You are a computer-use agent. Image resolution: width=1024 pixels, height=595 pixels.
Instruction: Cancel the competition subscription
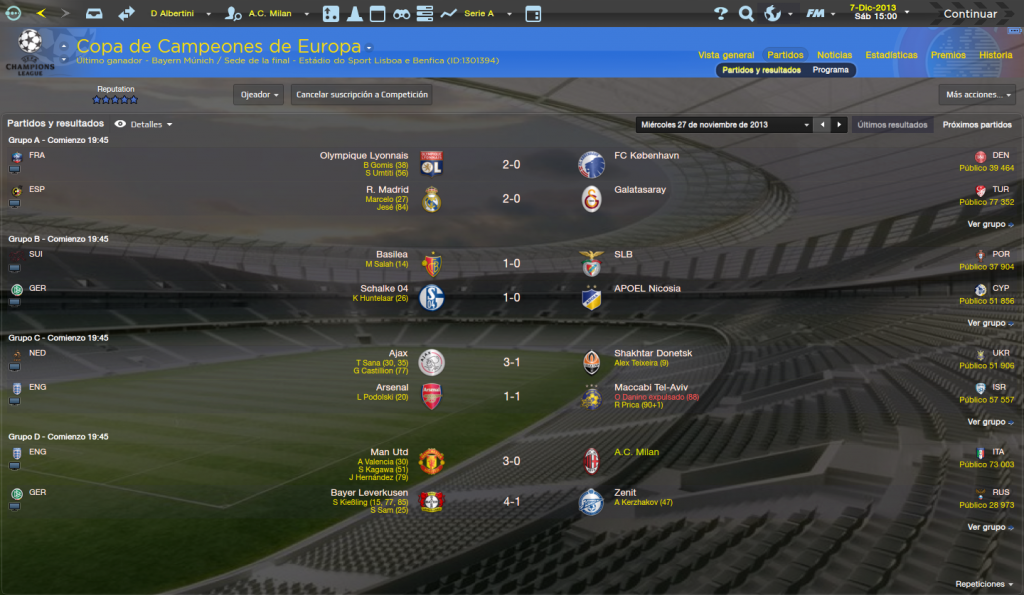(362, 95)
